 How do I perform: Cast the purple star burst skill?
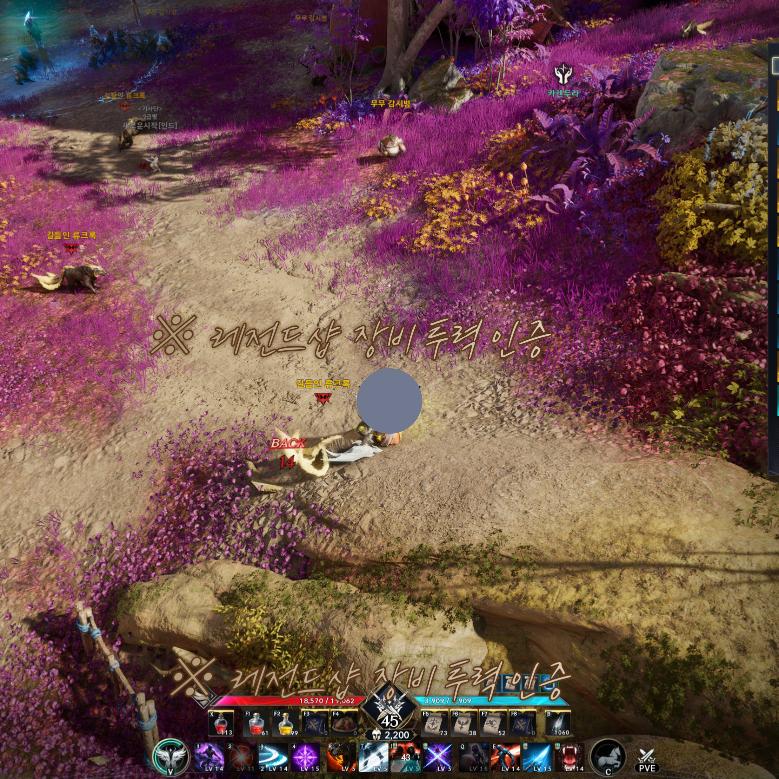tap(306, 756)
